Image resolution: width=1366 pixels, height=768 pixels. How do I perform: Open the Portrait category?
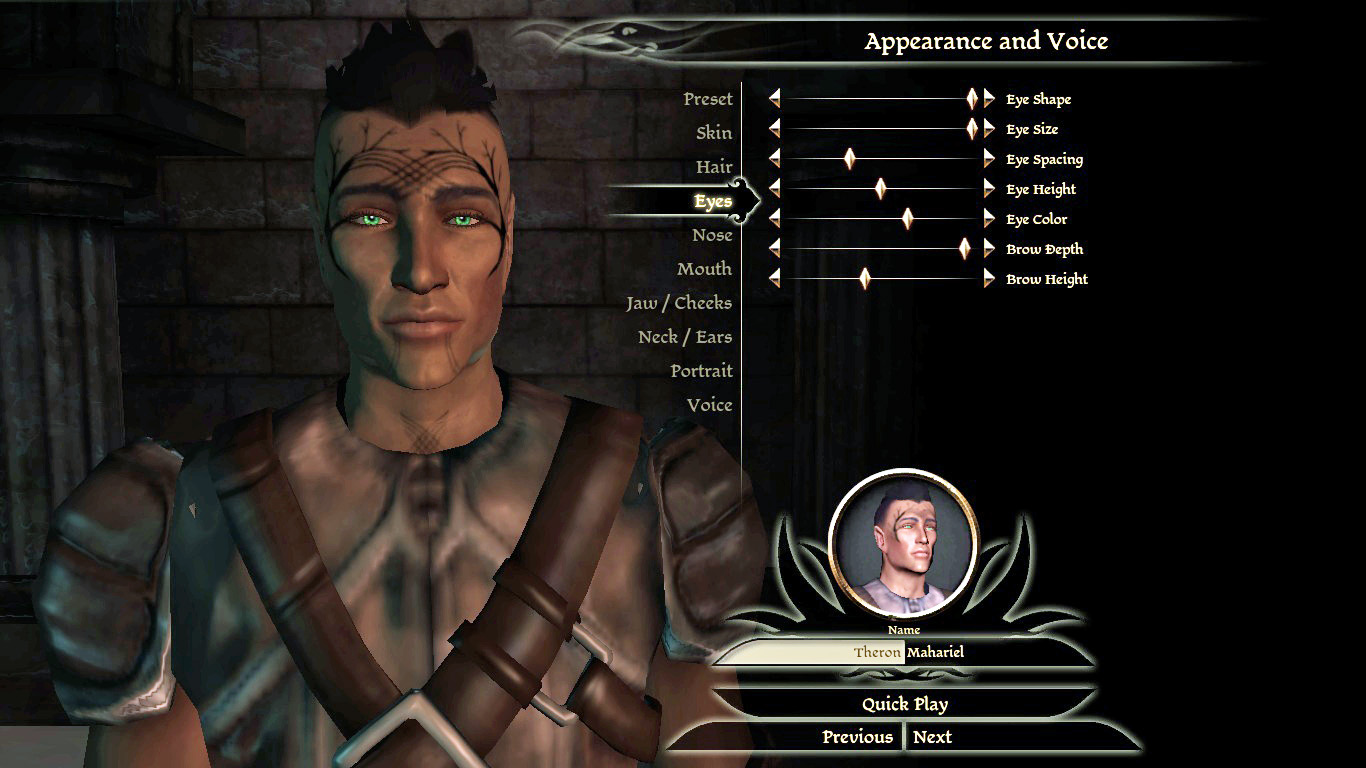701,371
